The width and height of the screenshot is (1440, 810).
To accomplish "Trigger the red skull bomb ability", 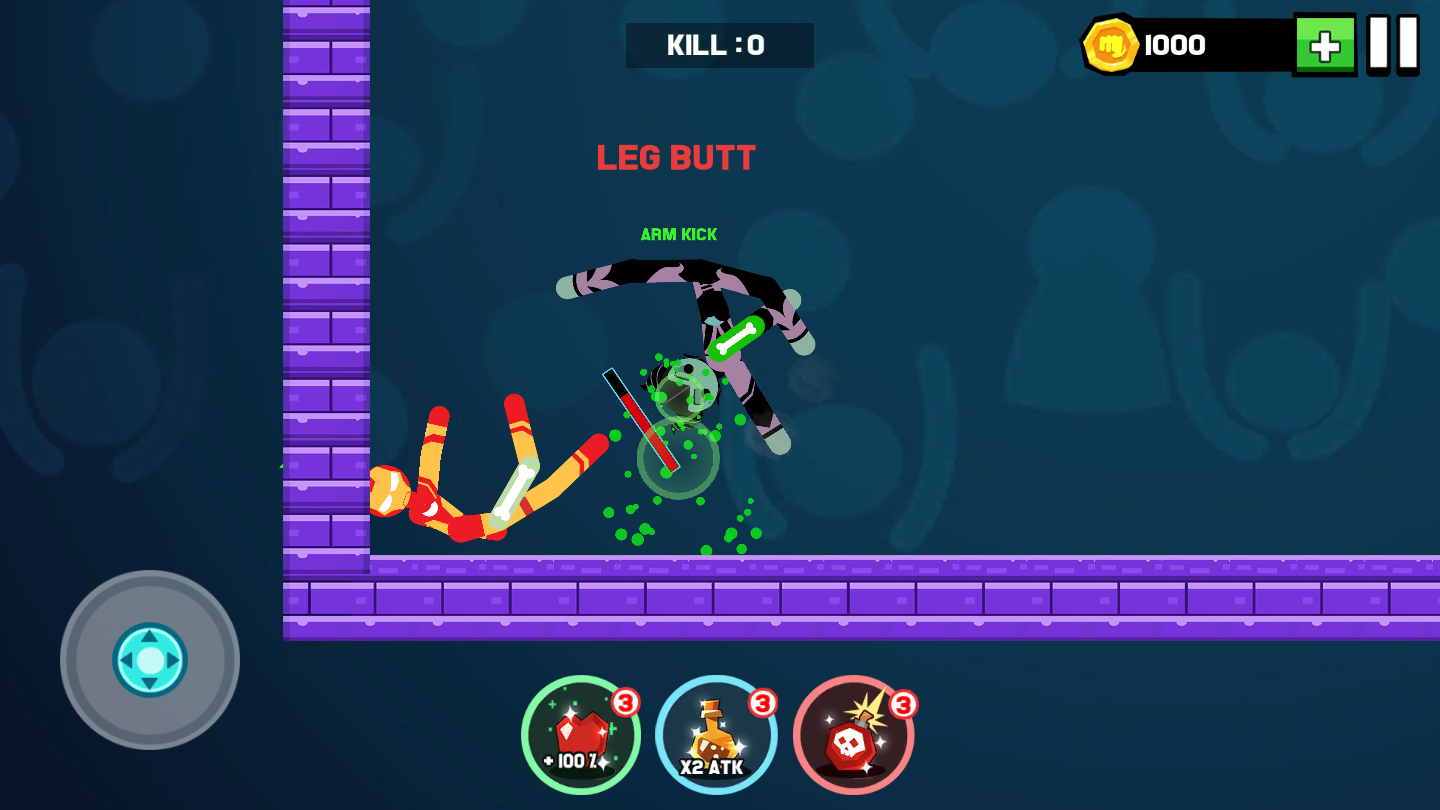I will coord(853,736).
